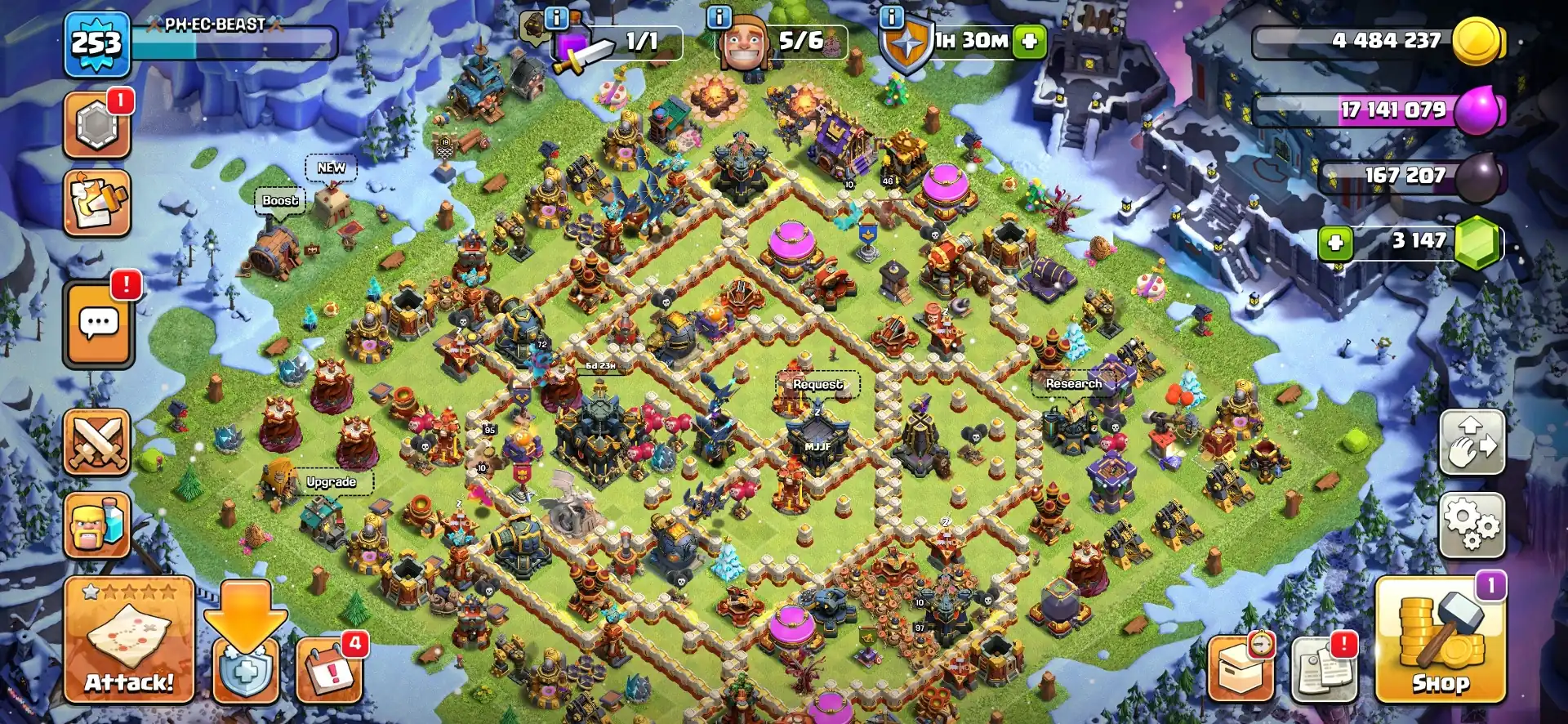
Task: Tap the Boost label on the building
Action: [x=279, y=200]
